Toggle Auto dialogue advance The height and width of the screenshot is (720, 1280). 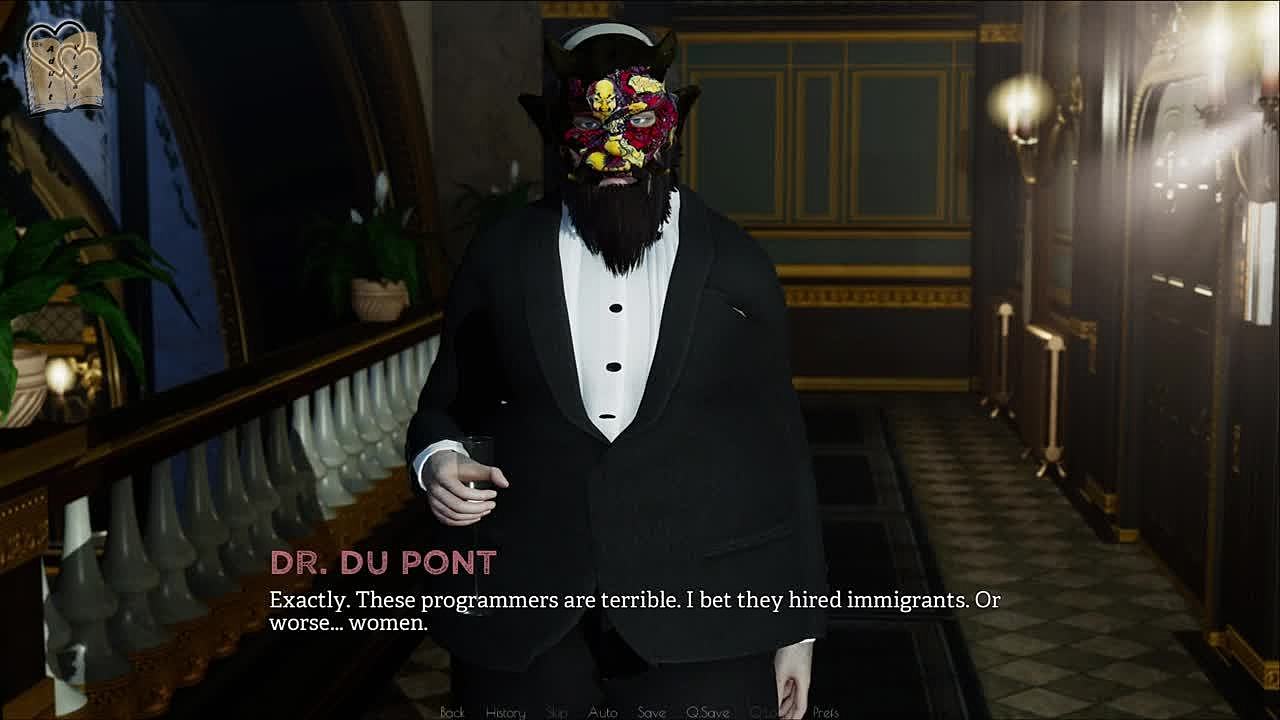[x=602, y=712]
